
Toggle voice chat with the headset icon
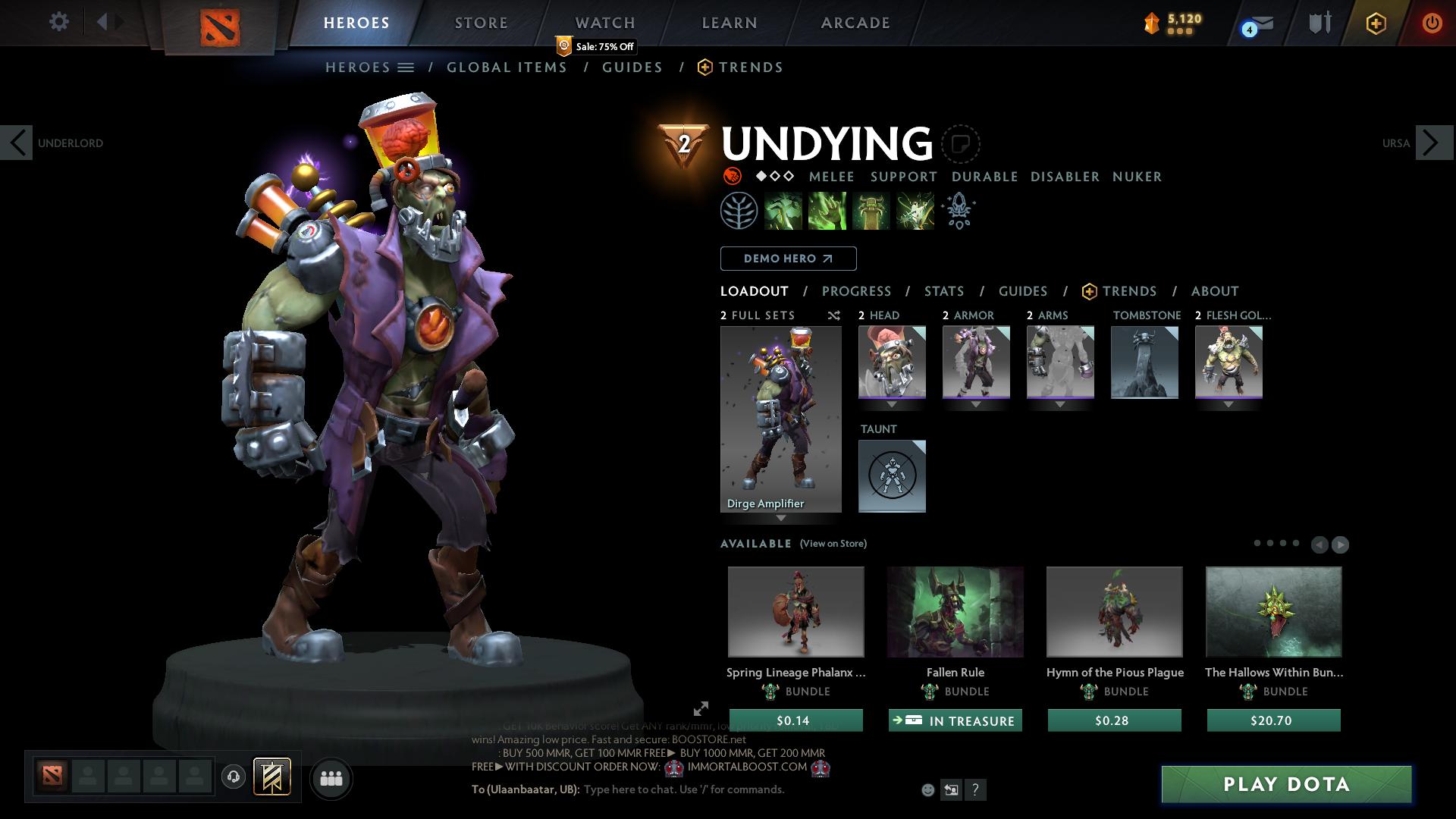[233, 777]
